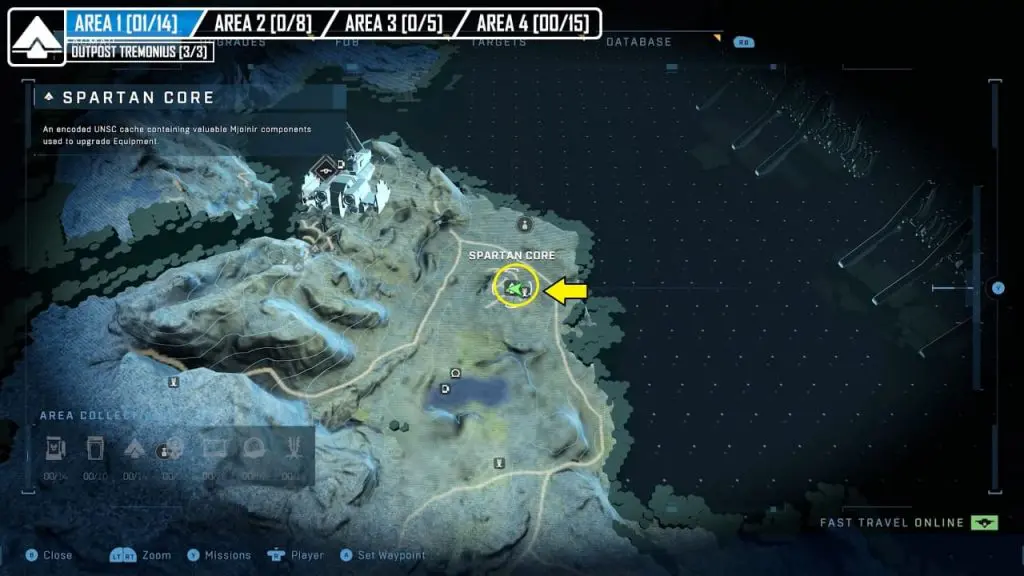
Task: Open the Database tab
Action: pyautogui.click(x=638, y=42)
